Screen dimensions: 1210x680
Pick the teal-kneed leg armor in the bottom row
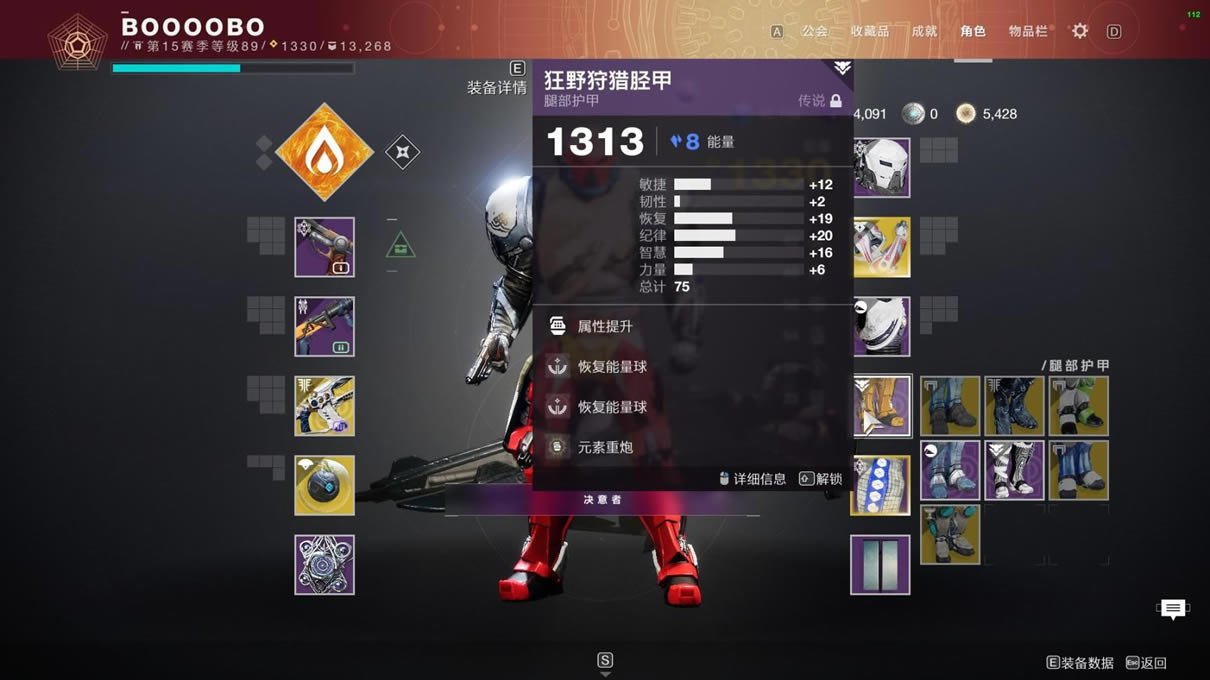click(x=949, y=534)
